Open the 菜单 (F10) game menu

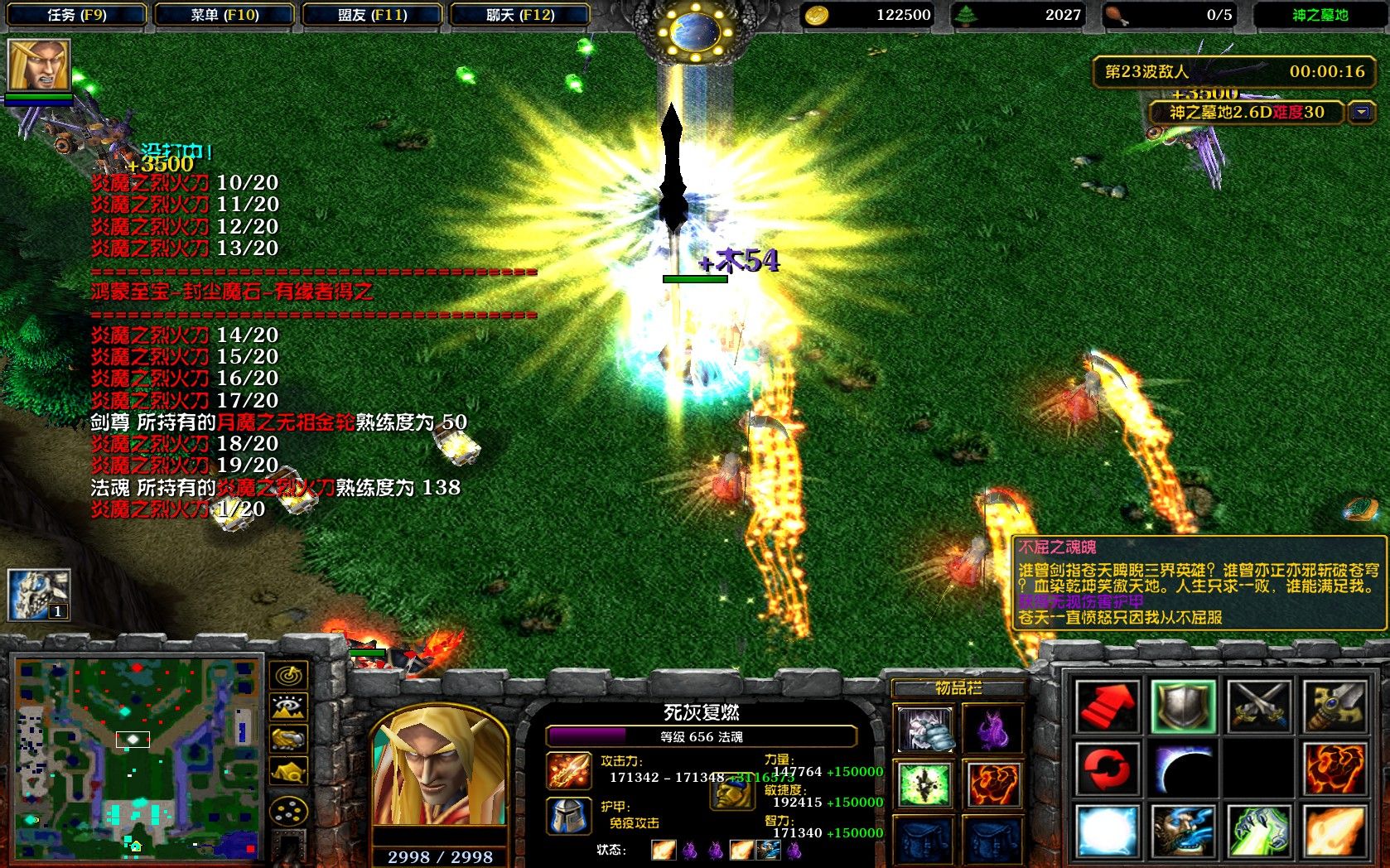pyautogui.click(x=224, y=15)
